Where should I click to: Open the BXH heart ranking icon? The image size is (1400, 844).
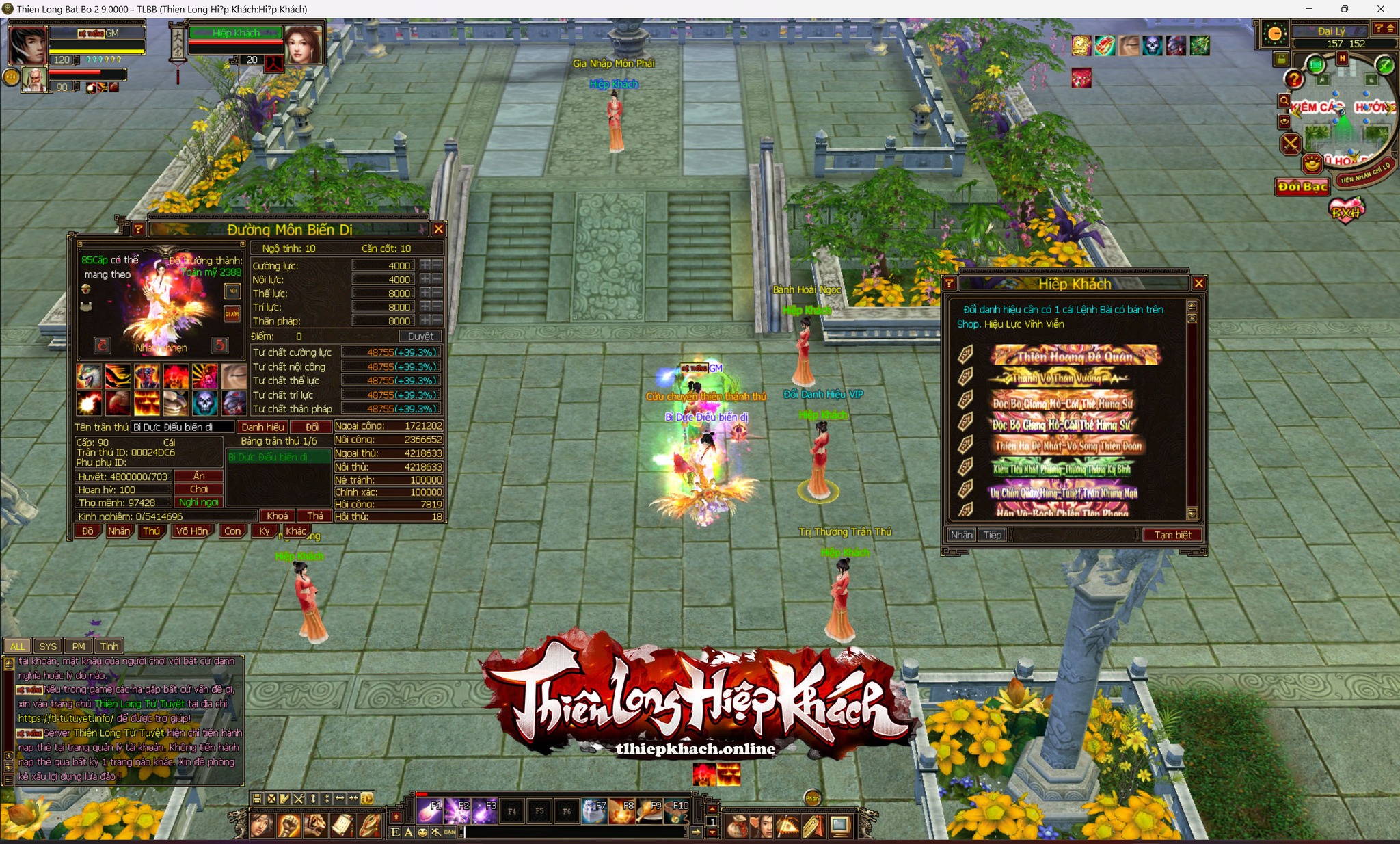(x=1346, y=211)
